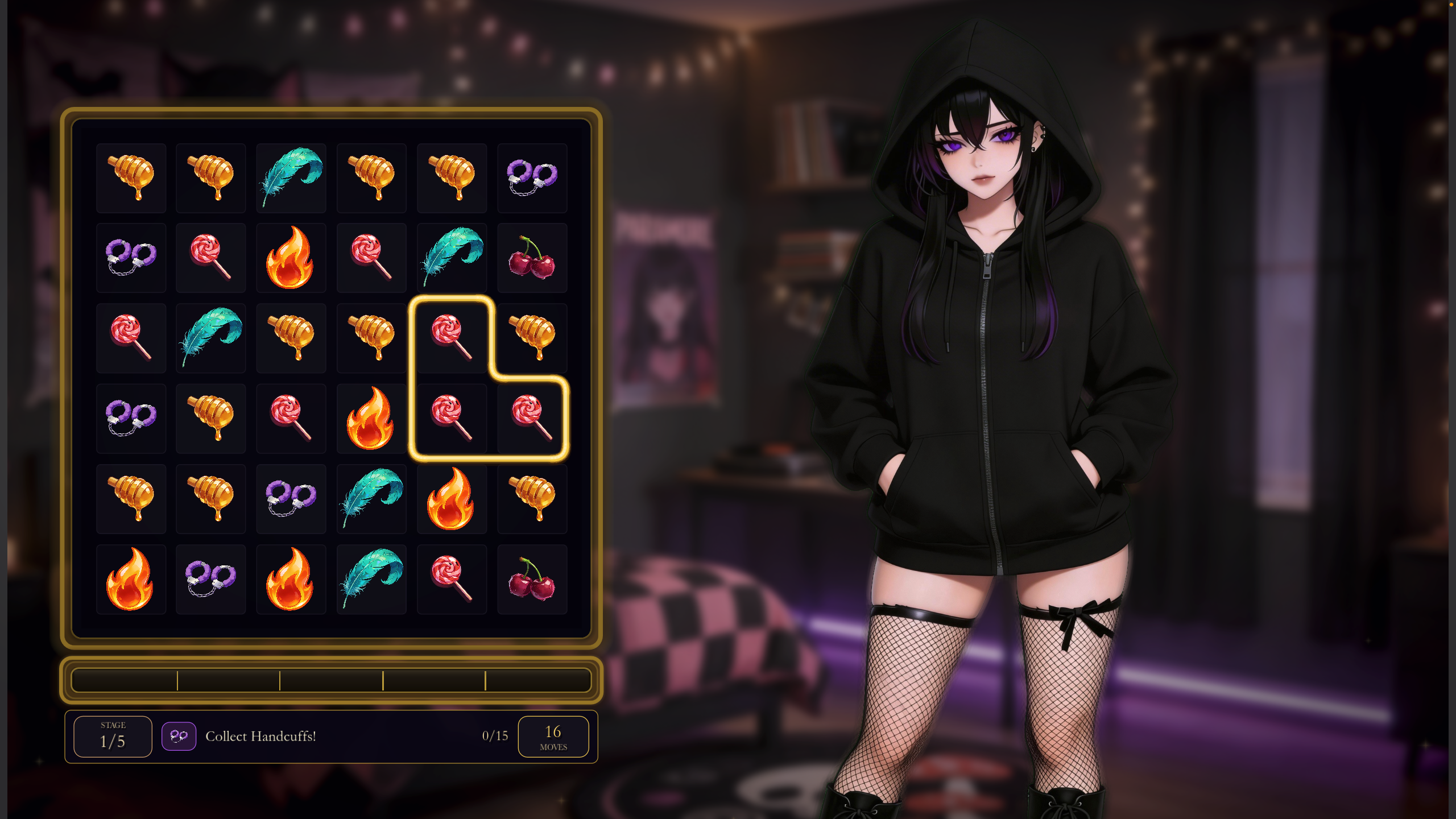
Task: Click the Stage 1/5 indicator panel
Action: click(x=112, y=735)
